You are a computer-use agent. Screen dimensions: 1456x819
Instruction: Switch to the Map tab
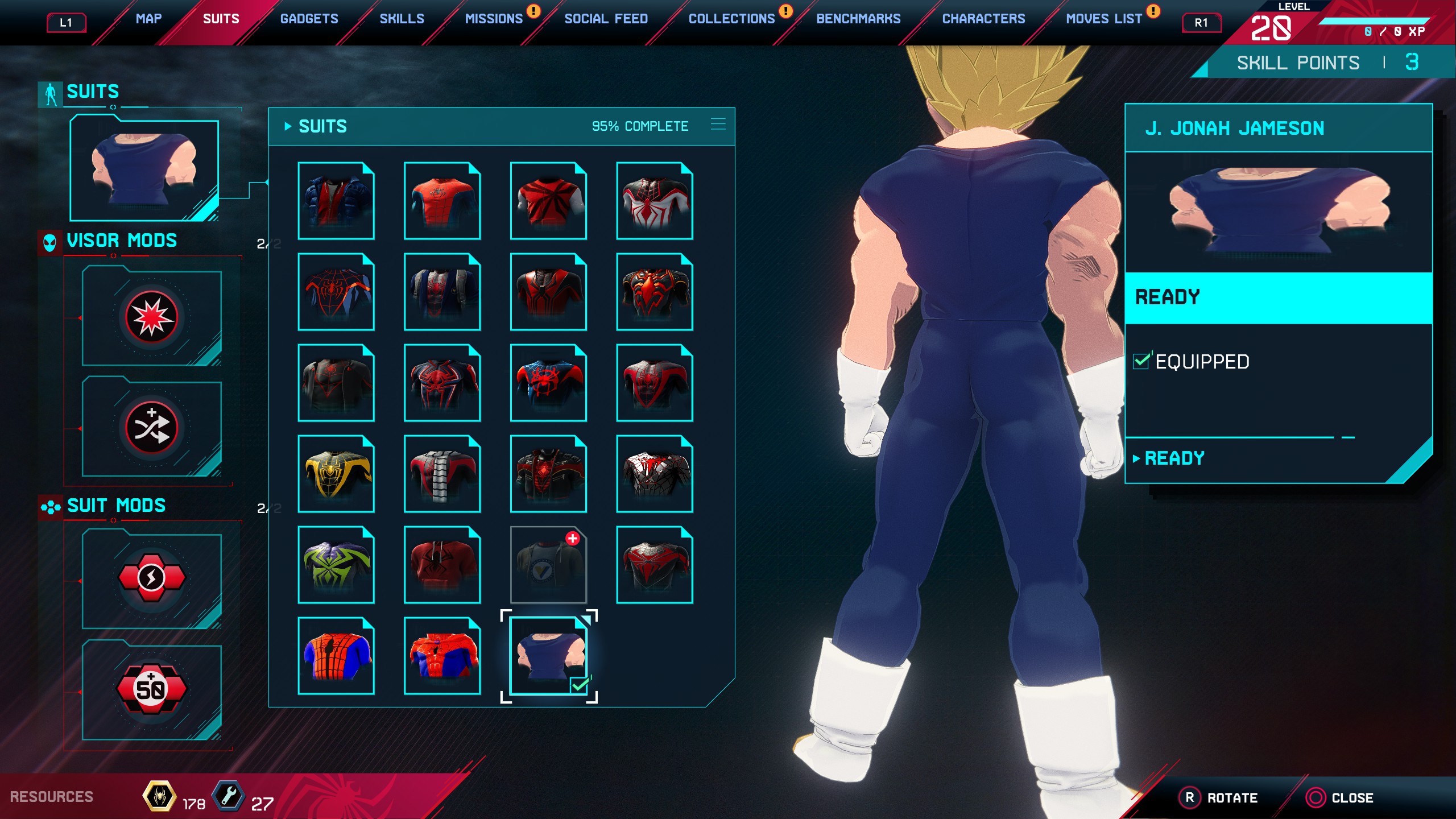(148, 19)
